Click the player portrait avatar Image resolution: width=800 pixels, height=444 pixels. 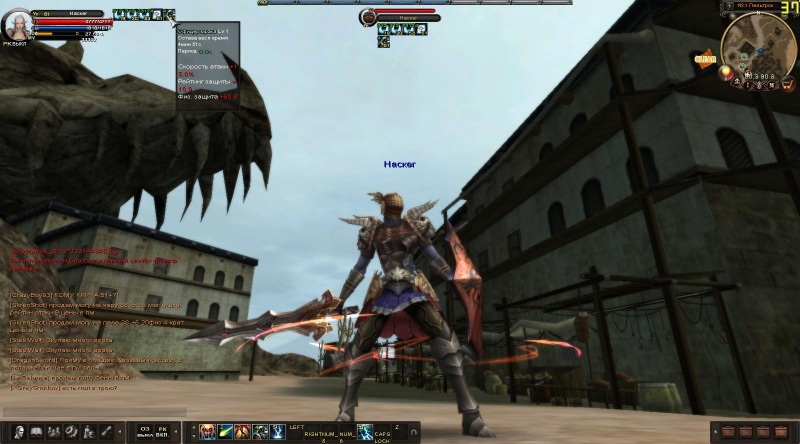tap(19, 27)
